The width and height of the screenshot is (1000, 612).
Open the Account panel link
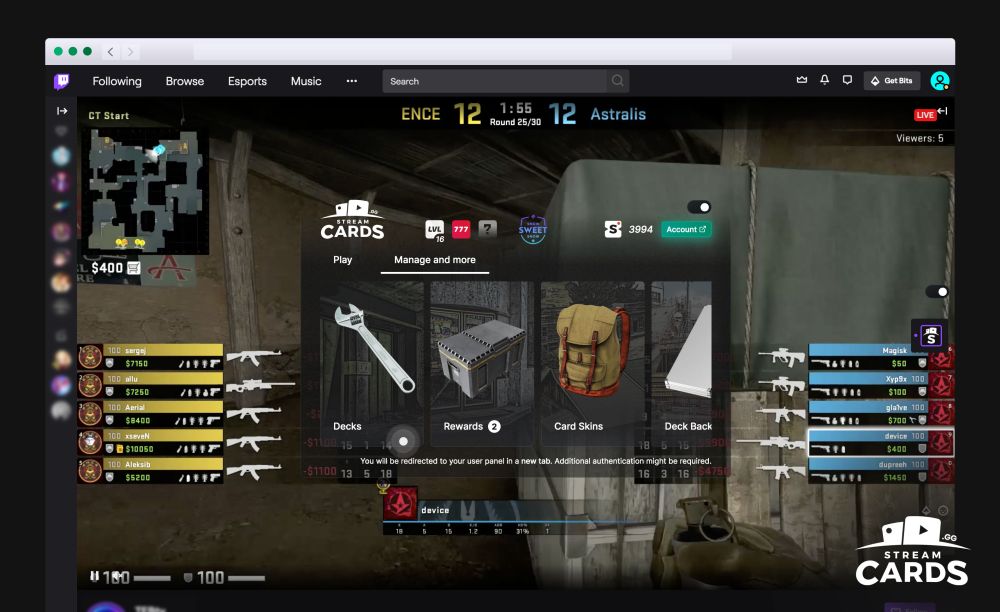(x=686, y=229)
